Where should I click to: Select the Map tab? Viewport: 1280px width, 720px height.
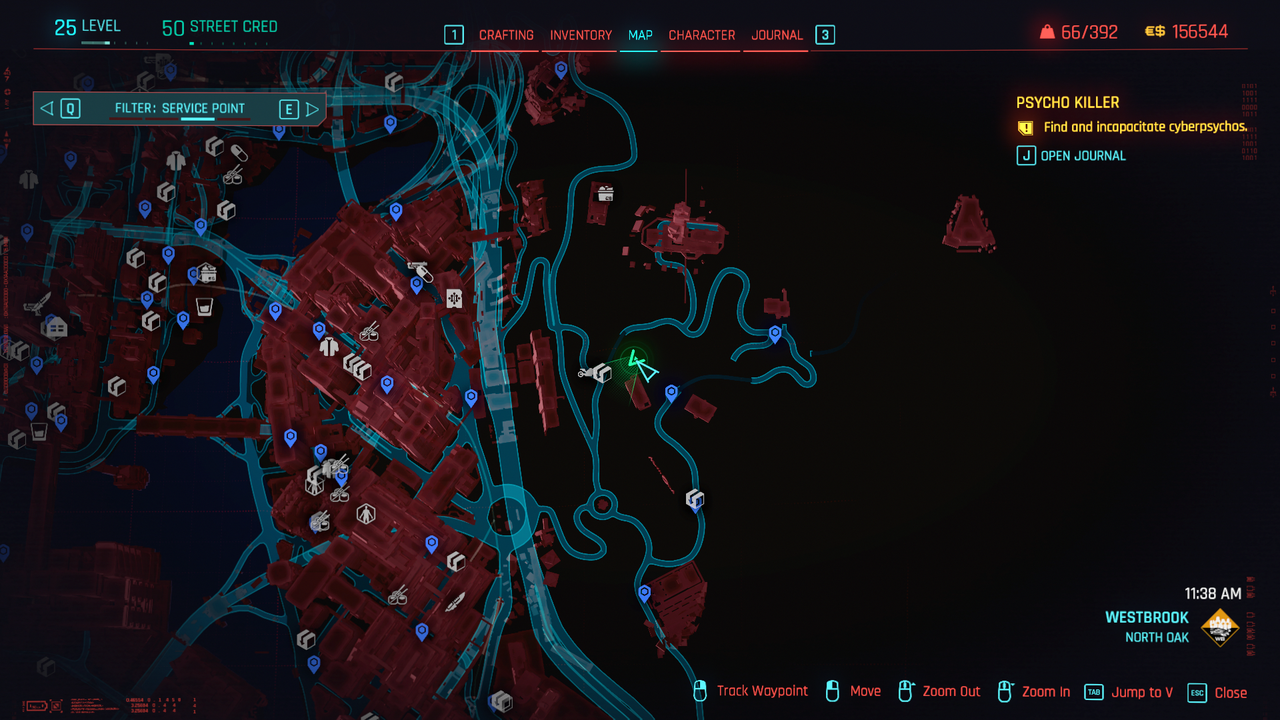point(640,35)
